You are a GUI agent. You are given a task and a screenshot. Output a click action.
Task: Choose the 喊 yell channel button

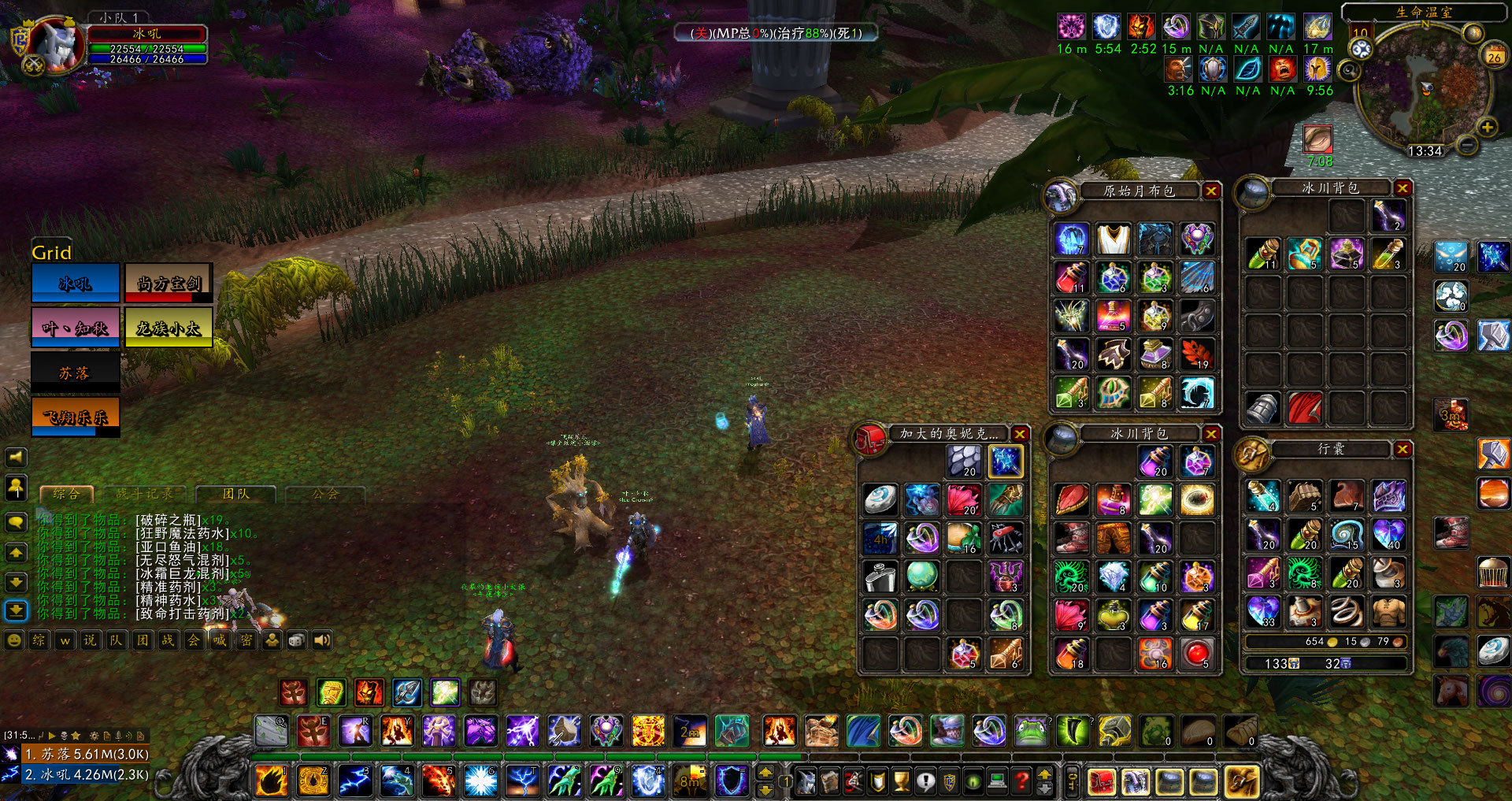220,640
